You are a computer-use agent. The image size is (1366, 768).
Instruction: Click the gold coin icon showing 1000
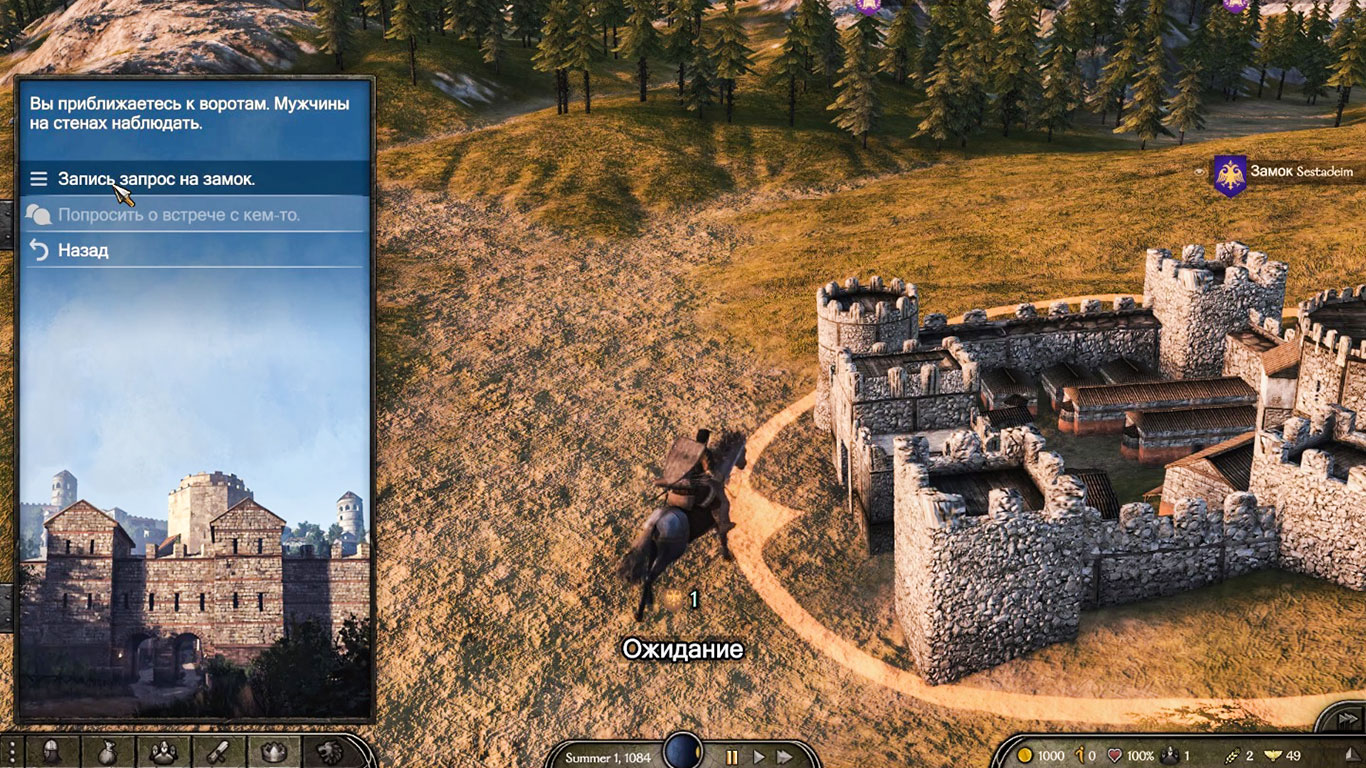pyautogui.click(x=1026, y=755)
